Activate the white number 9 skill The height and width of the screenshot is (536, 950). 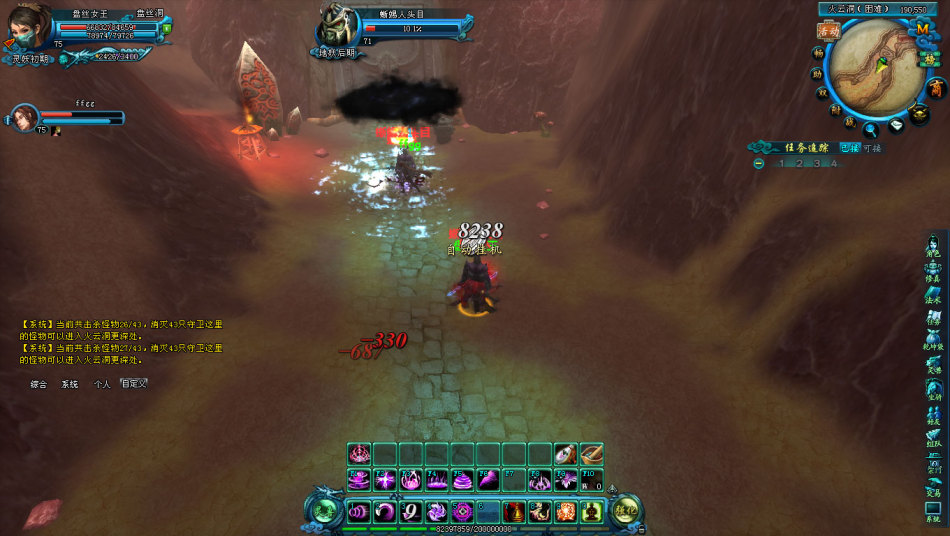(410, 512)
